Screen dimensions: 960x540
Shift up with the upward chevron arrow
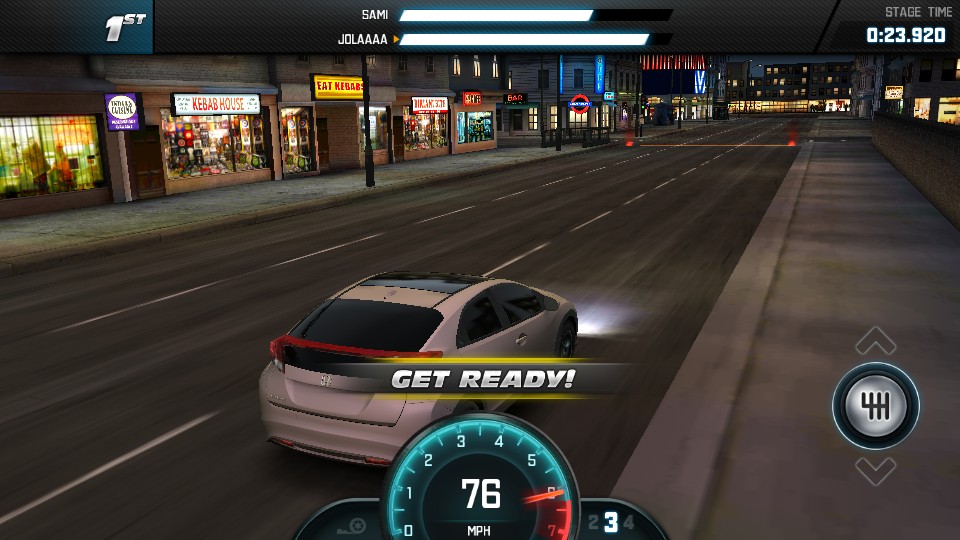[876, 342]
